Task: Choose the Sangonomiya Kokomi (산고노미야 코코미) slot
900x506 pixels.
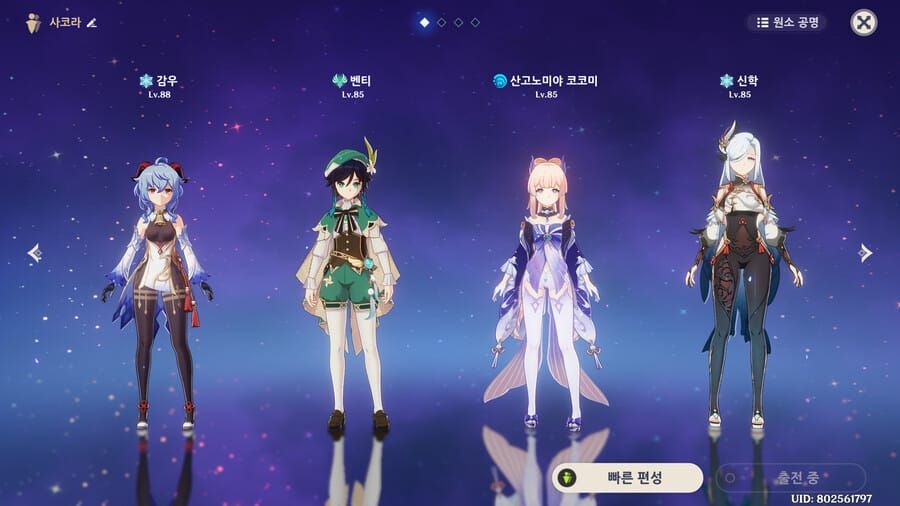Action: click(546, 290)
